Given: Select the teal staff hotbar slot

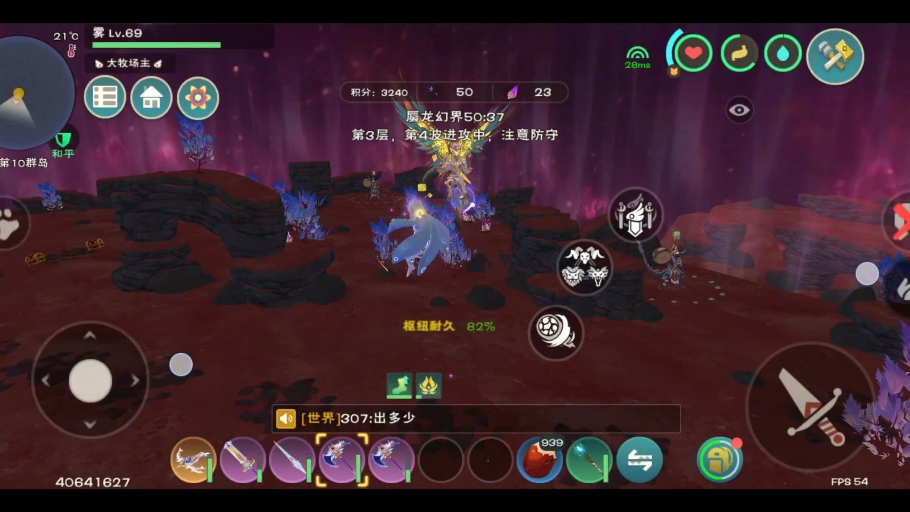Looking at the screenshot, I should [589, 460].
